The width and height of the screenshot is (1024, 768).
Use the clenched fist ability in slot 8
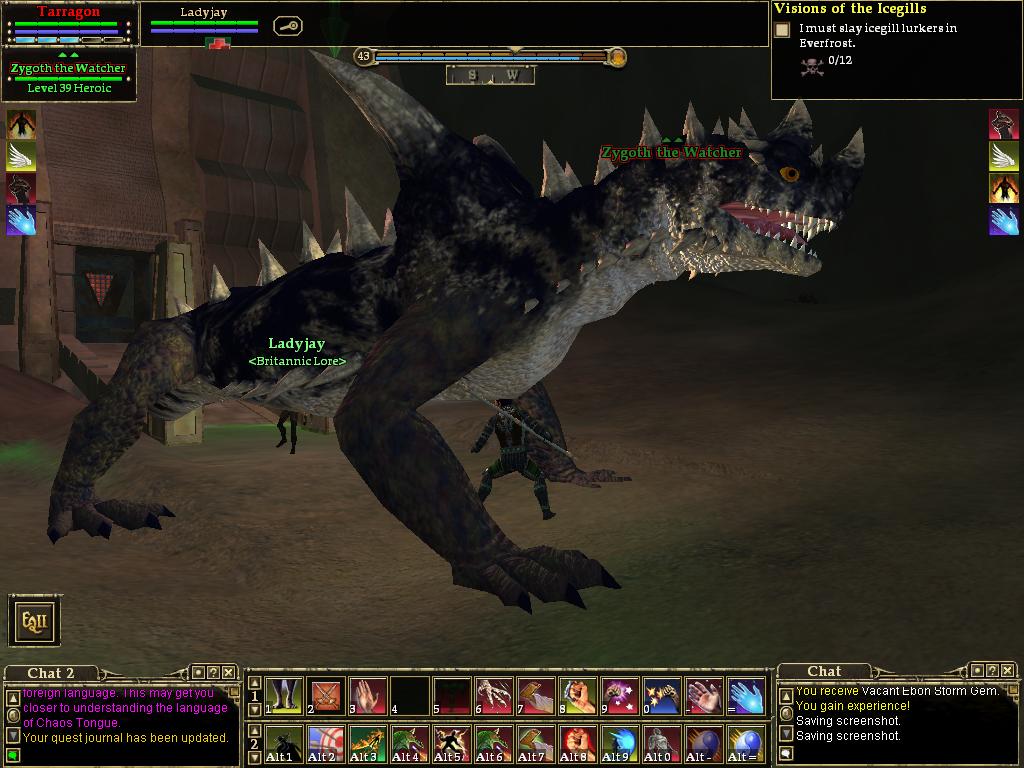point(578,696)
